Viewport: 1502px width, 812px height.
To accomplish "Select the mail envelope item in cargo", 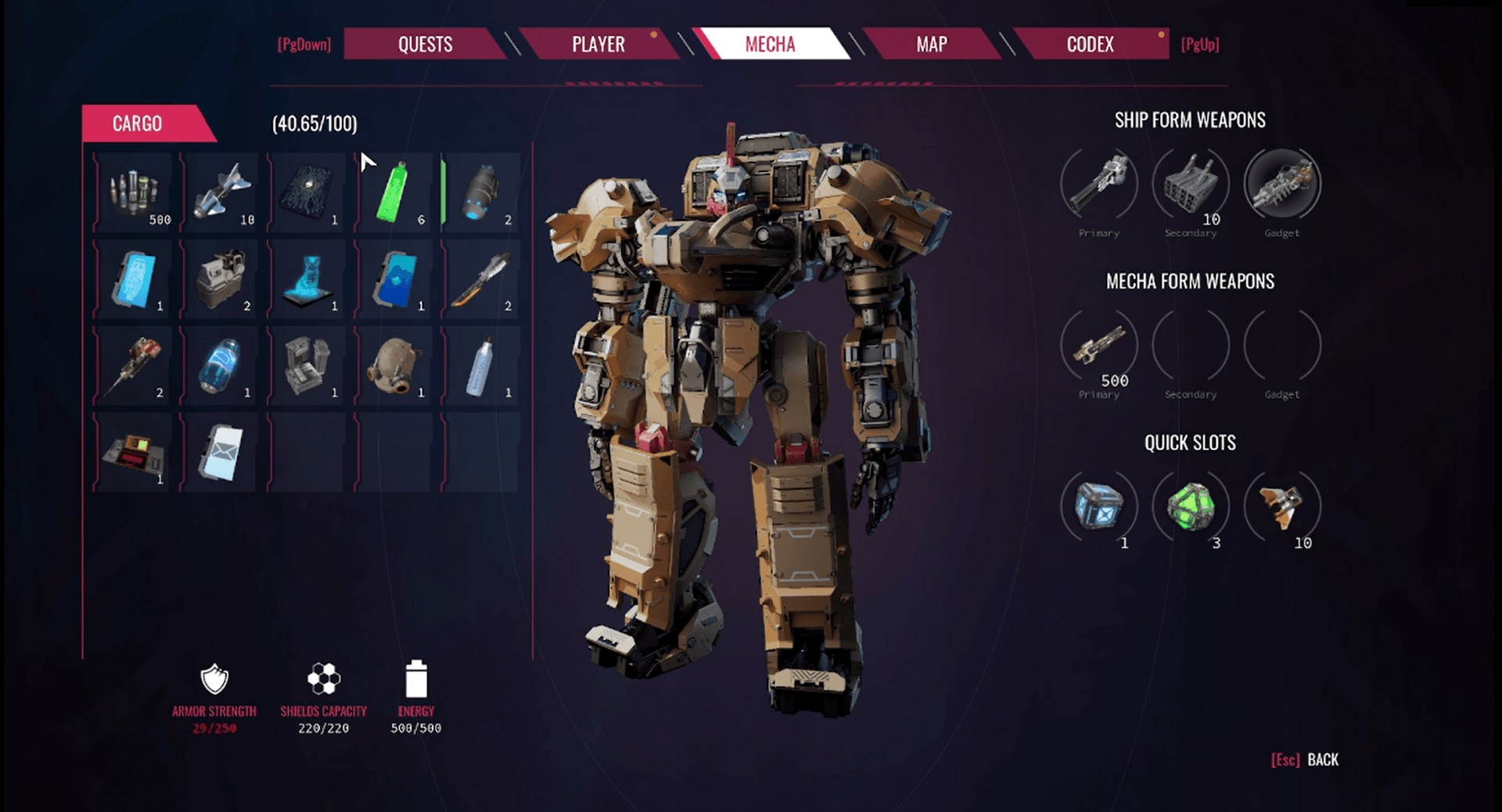I will coord(220,451).
